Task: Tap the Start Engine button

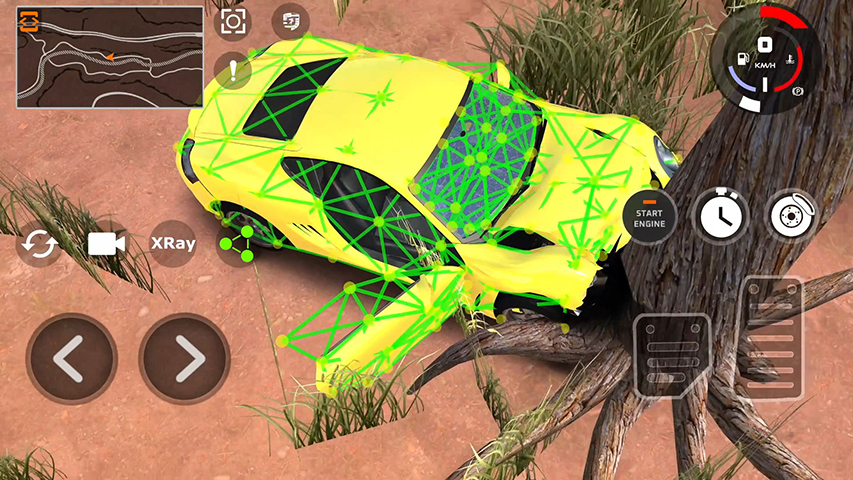Action: pos(649,216)
